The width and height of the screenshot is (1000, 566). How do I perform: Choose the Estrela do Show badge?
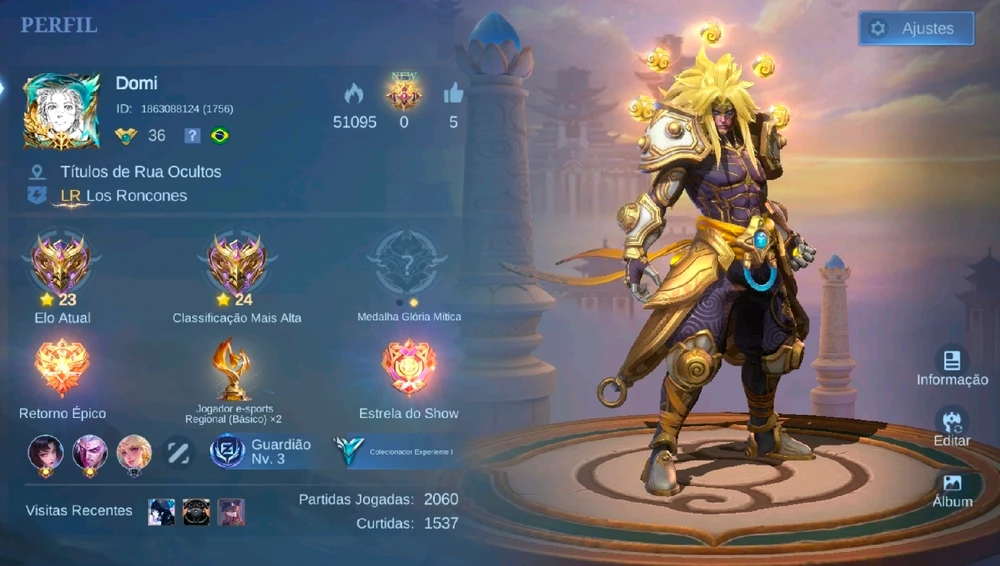tap(408, 368)
